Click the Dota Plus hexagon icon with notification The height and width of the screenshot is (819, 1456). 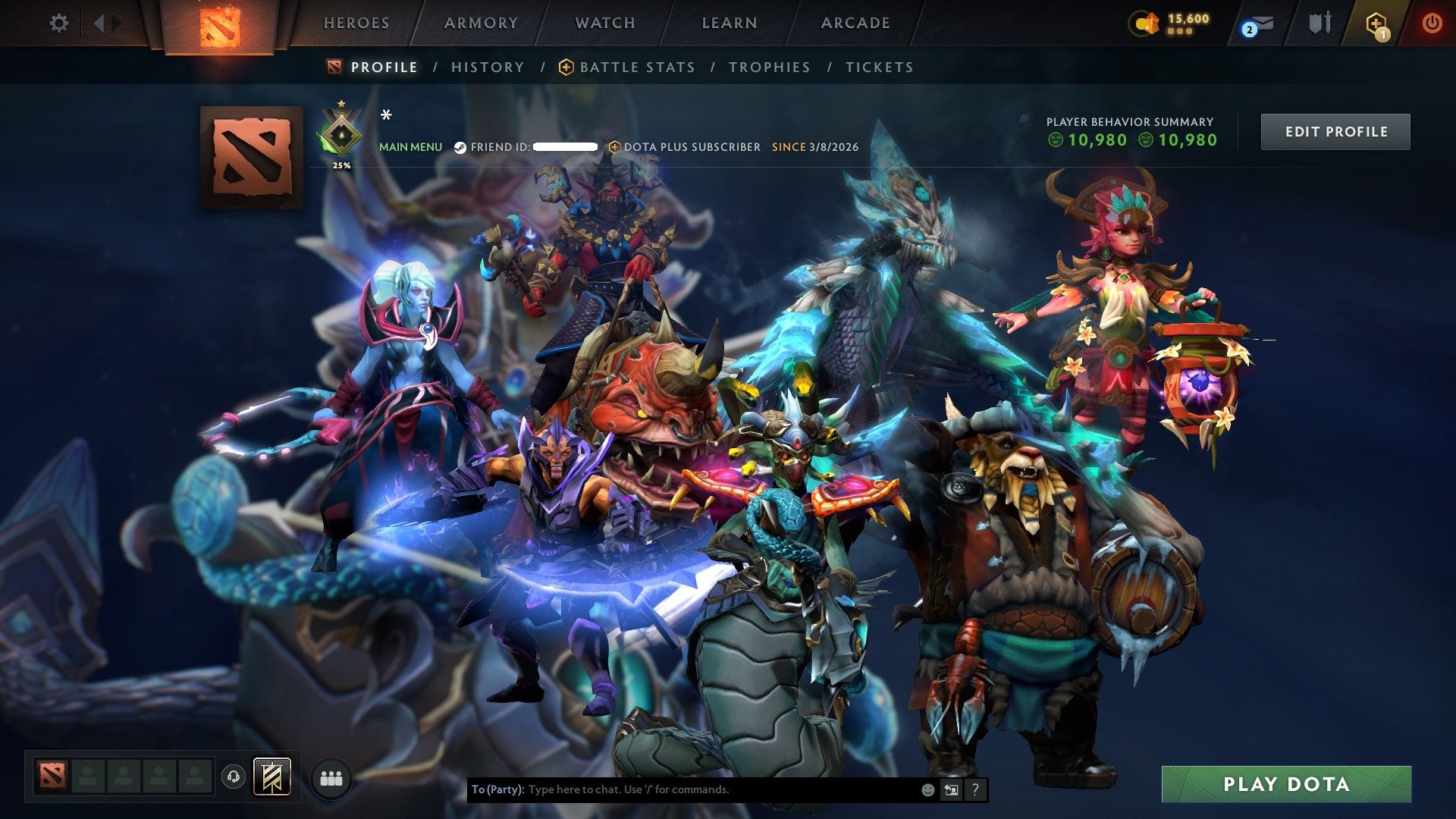(x=1376, y=23)
